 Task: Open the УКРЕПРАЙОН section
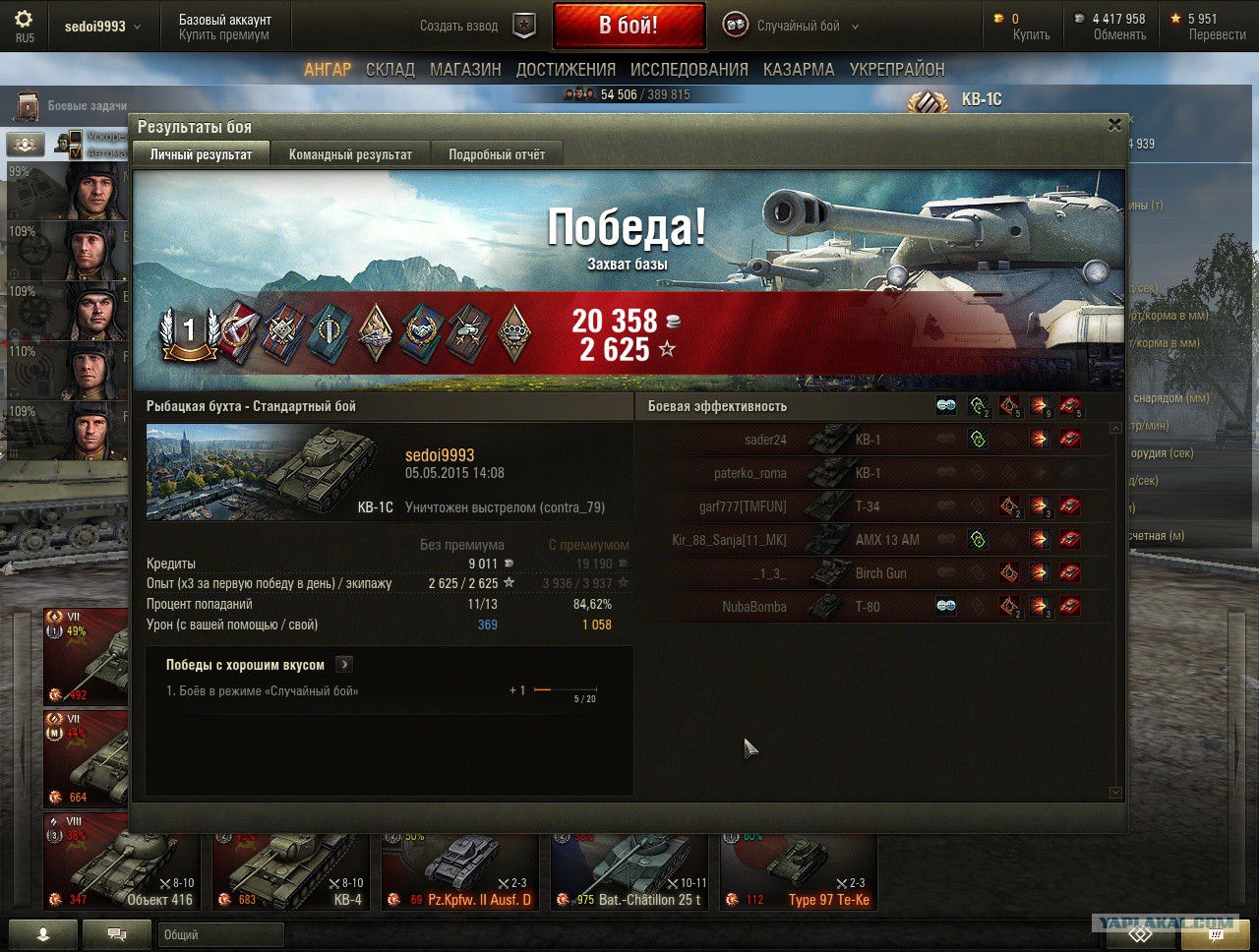pos(897,70)
